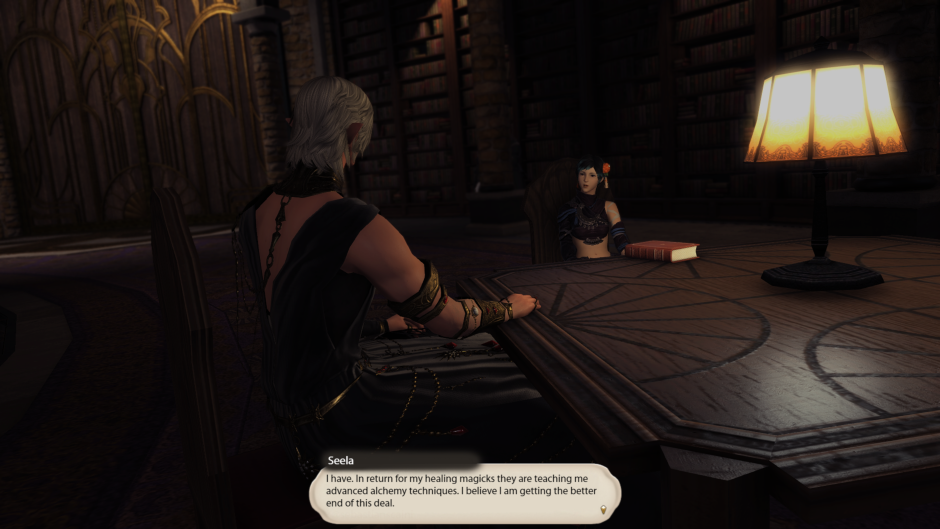Advance Seela's dialogue by clicking the speech box
The width and height of the screenshot is (940, 529).
[463, 493]
